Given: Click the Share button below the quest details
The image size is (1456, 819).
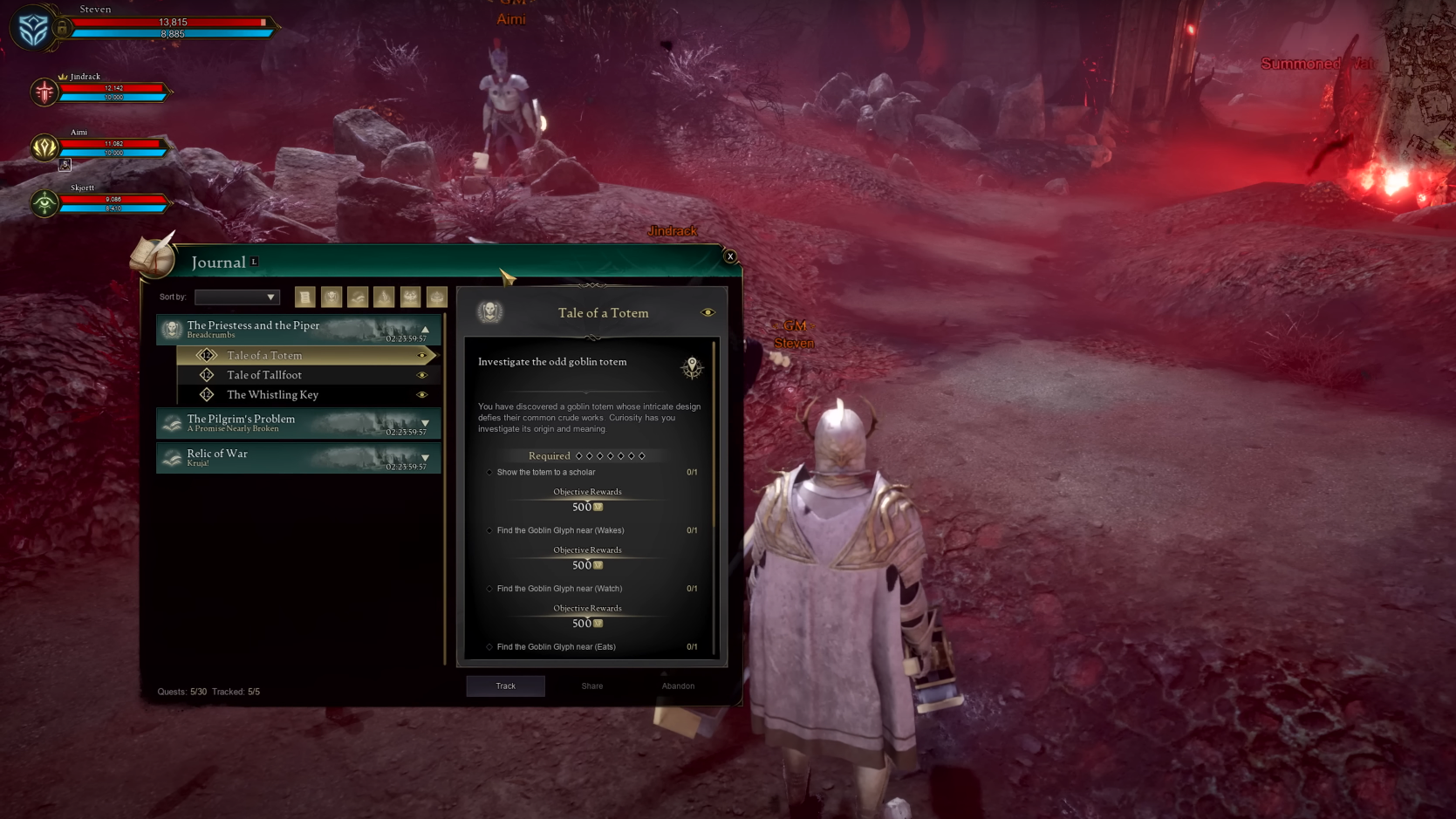Looking at the screenshot, I should (591, 686).
